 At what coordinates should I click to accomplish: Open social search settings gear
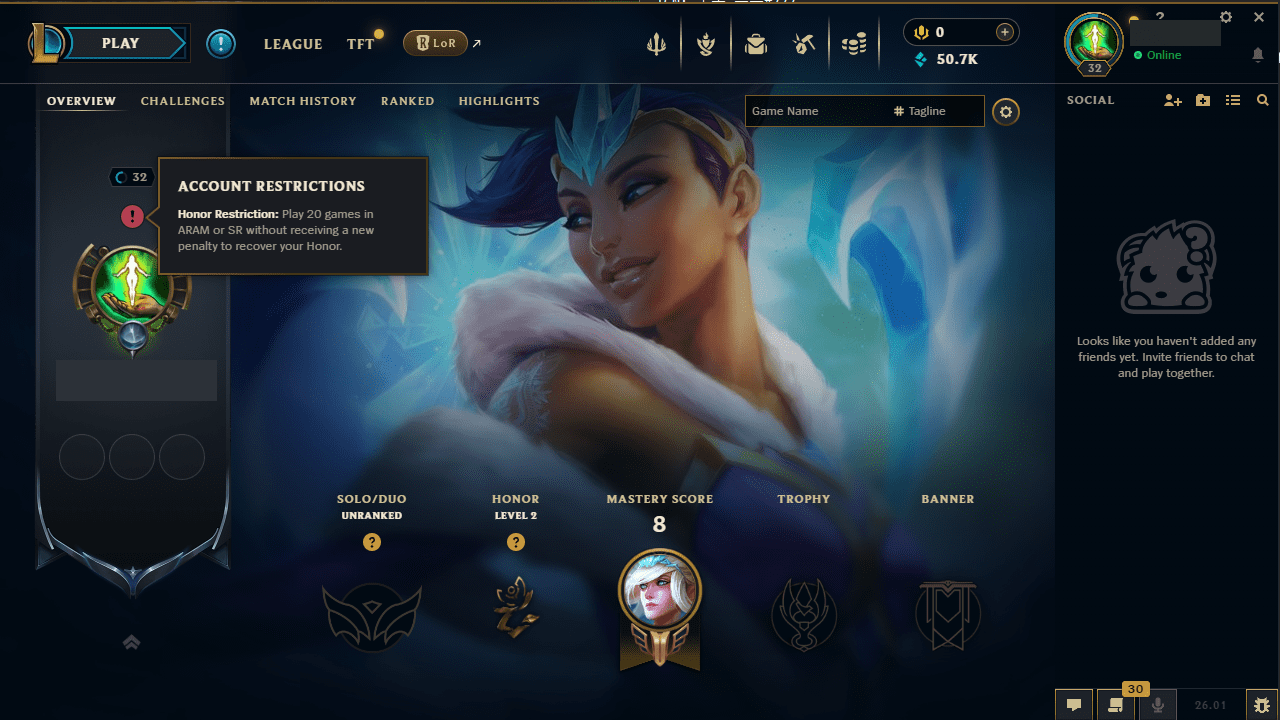coord(1006,111)
